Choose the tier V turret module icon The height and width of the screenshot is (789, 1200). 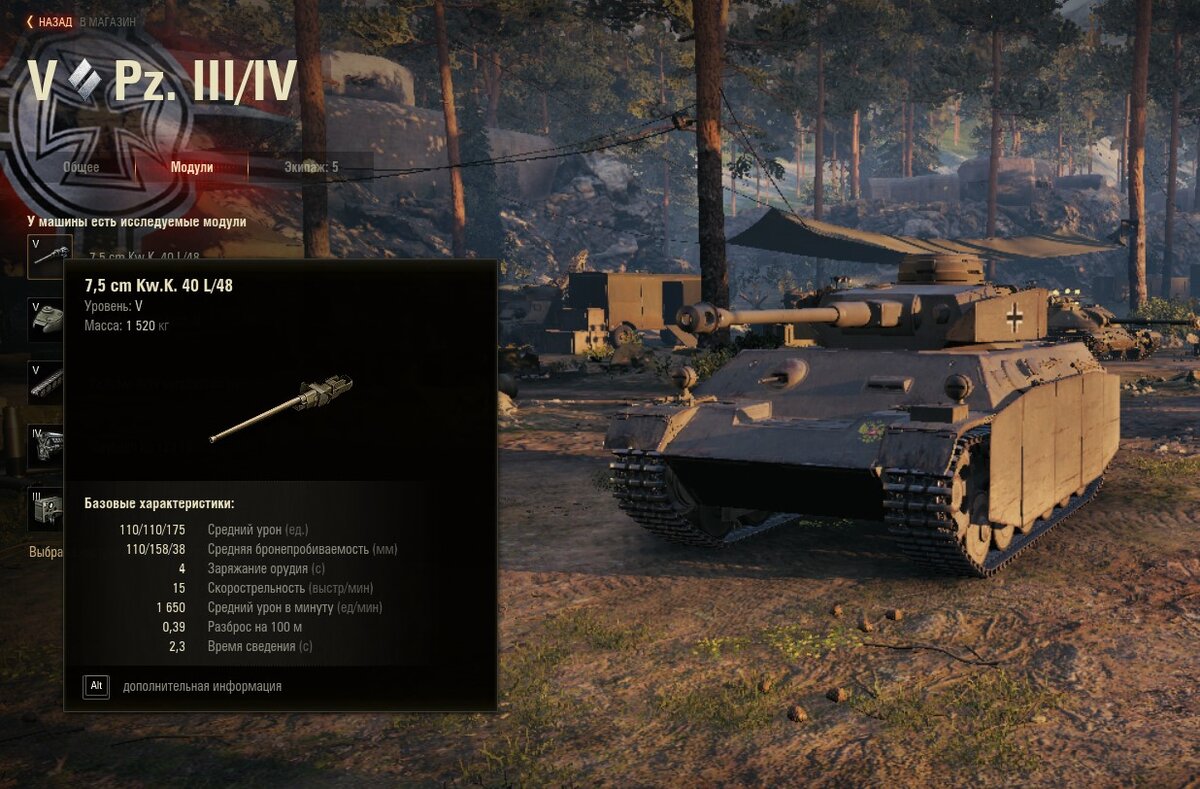click(46, 319)
